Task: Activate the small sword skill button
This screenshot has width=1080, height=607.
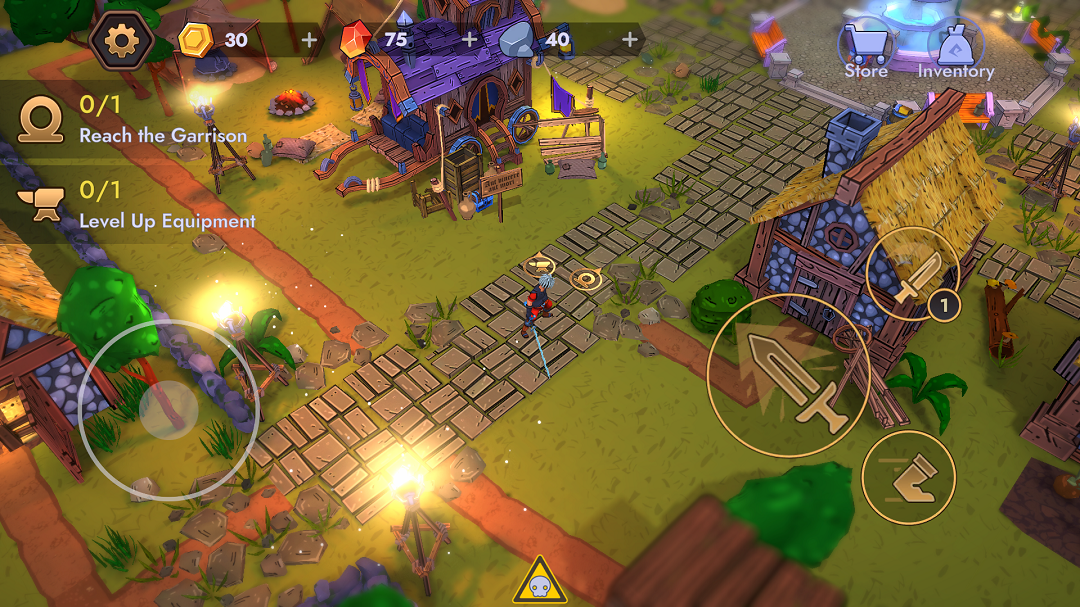Action: coord(912,274)
